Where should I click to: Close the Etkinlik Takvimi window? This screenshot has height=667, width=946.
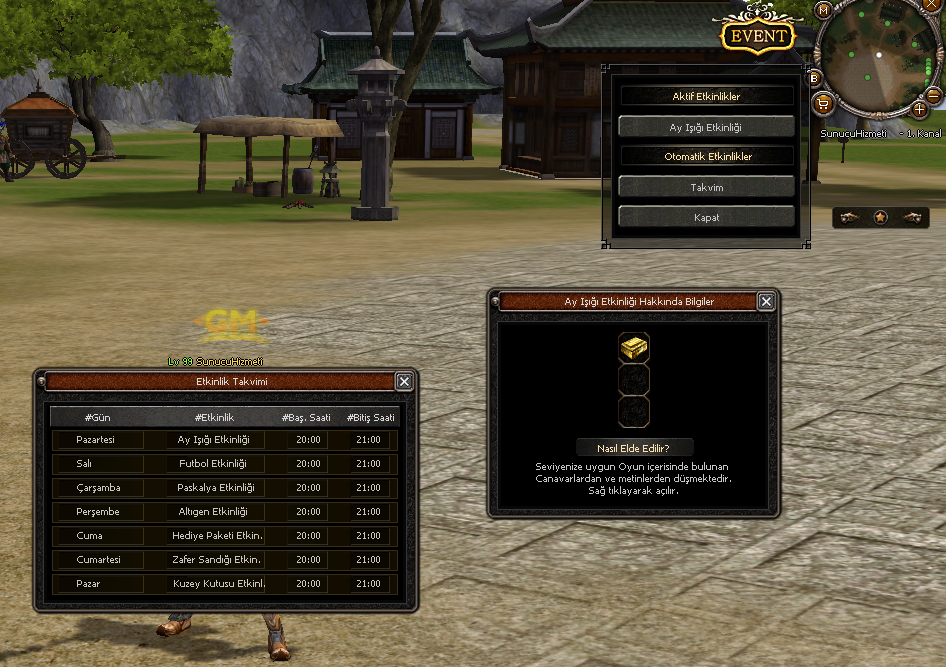(404, 381)
